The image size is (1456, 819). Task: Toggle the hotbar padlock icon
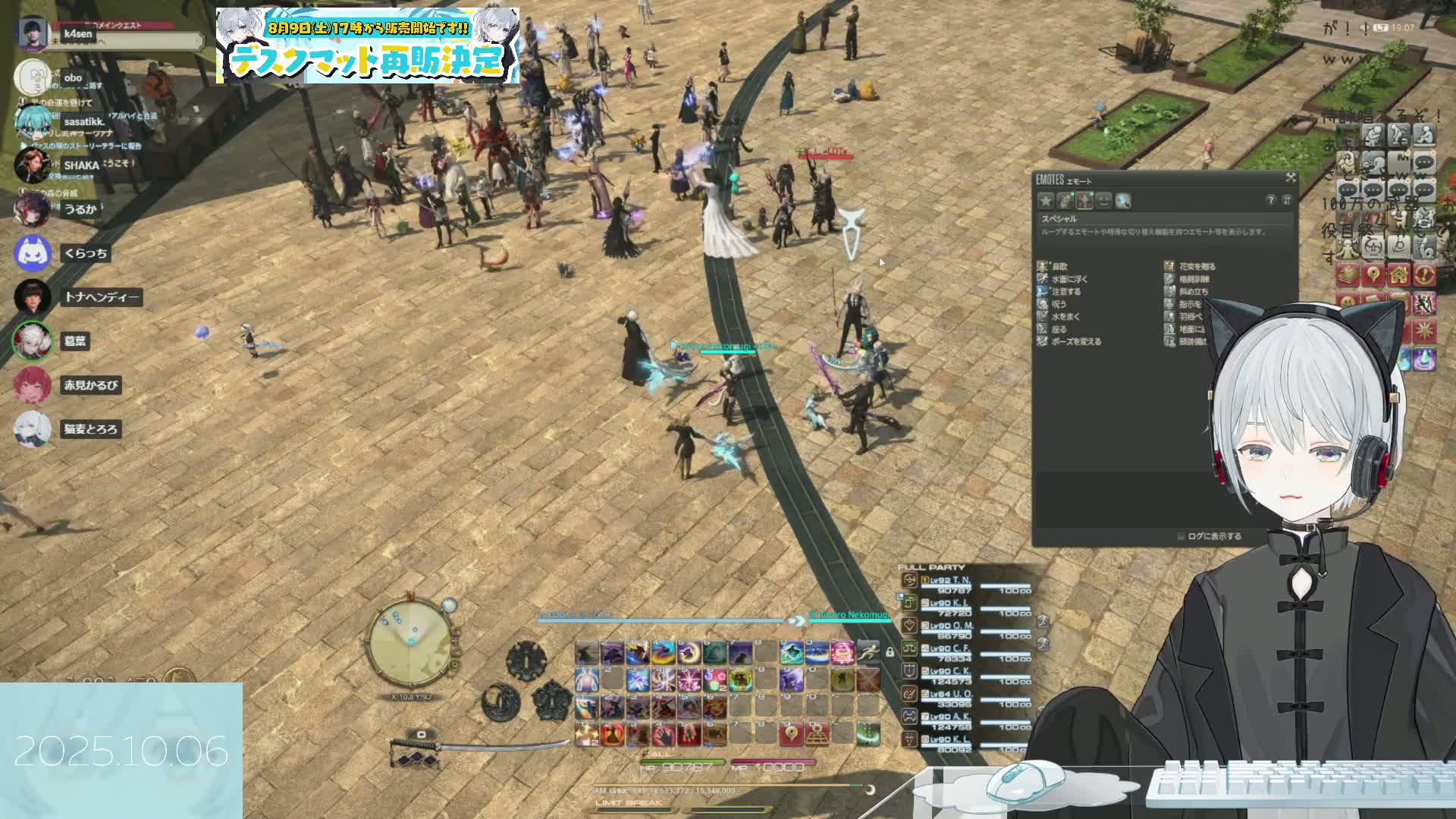click(890, 651)
